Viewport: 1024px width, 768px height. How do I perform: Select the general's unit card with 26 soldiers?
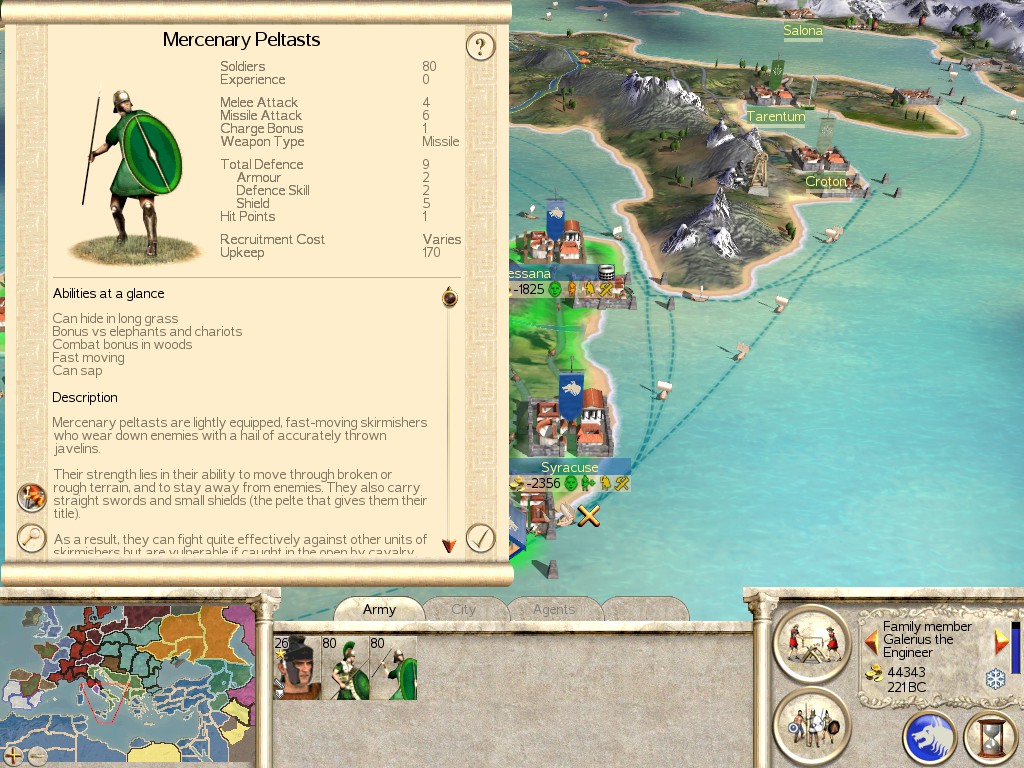point(295,668)
